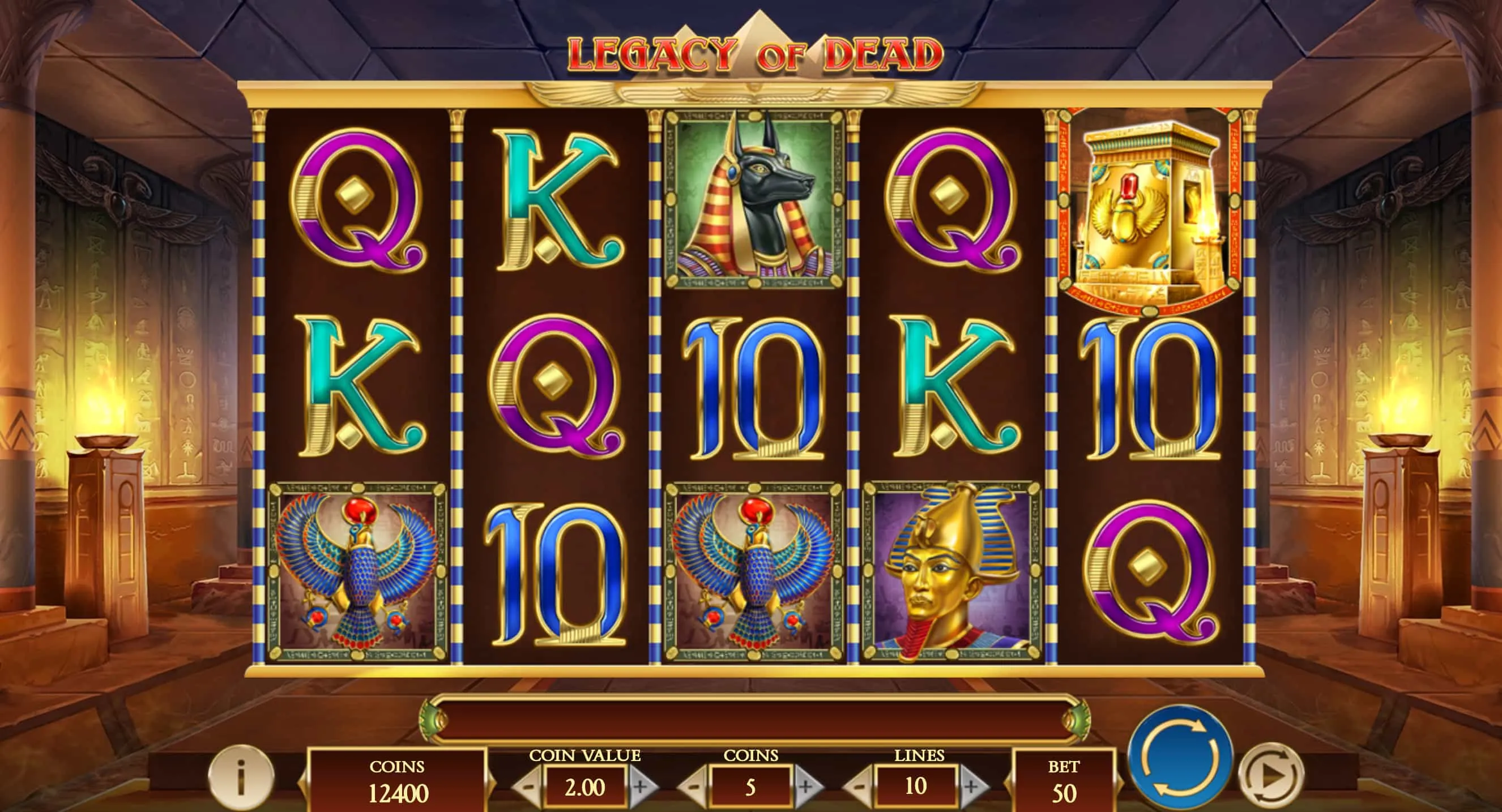The height and width of the screenshot is (812, 1502).
Task: Add more pay lines
Action: [971, 787]
